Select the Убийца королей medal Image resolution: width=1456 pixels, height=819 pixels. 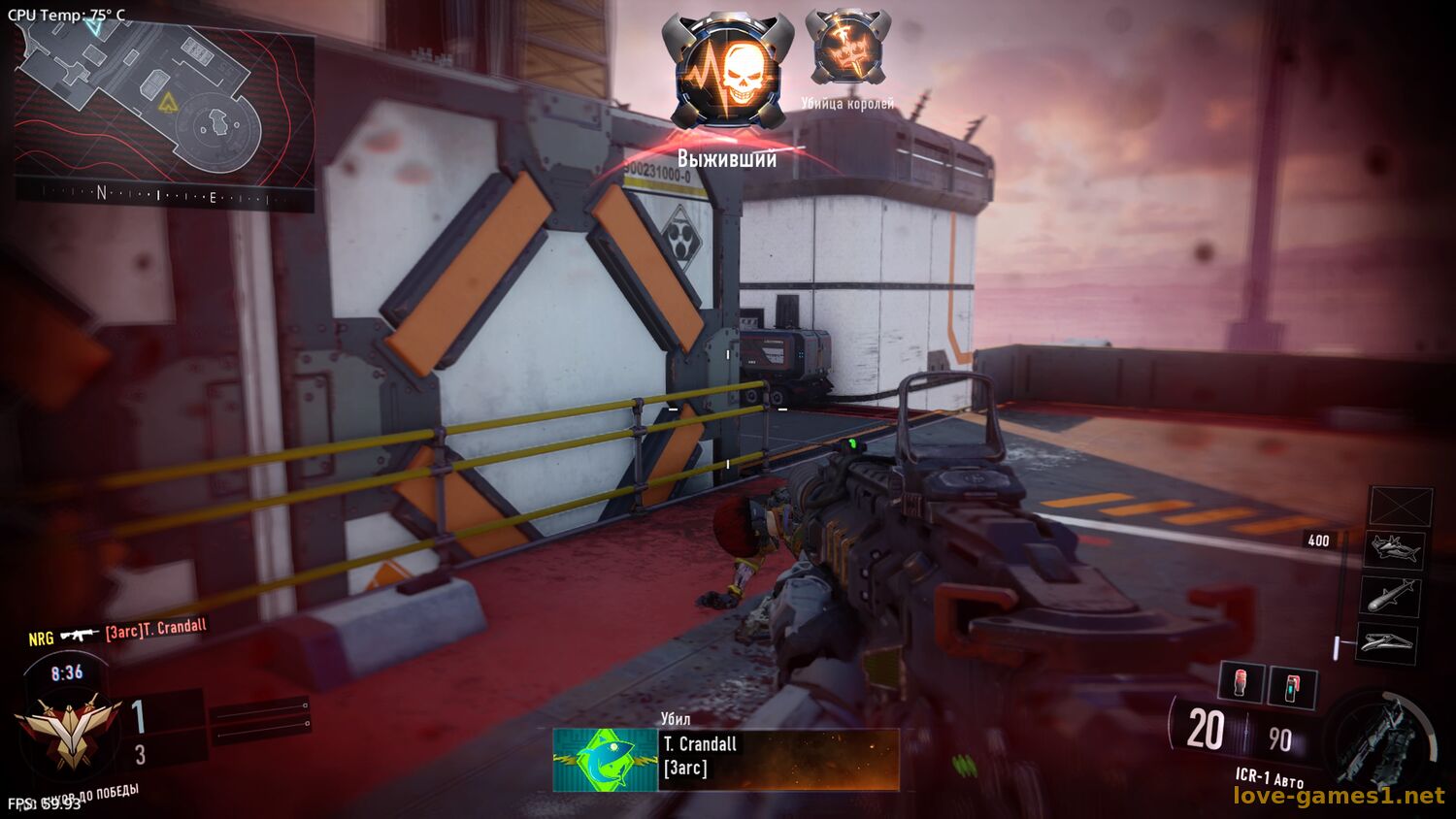coord(848,49)
